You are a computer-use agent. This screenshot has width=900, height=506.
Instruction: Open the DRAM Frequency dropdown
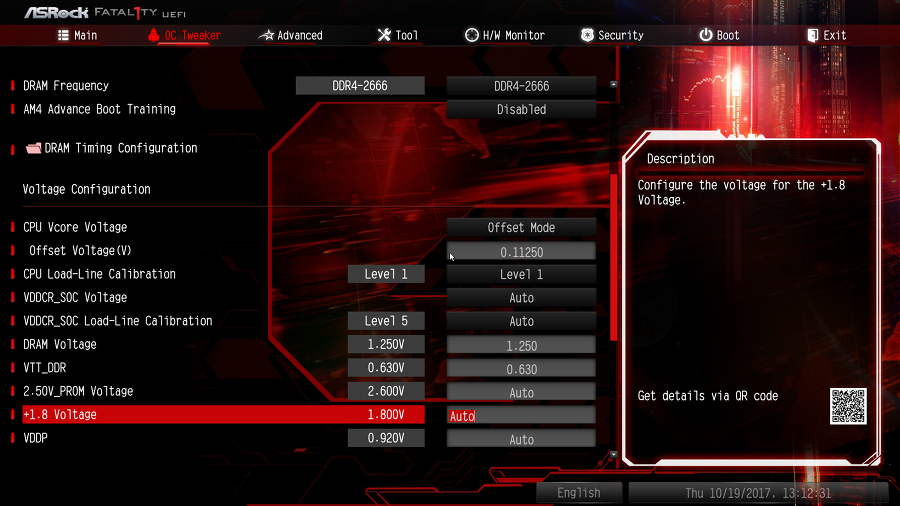click(521, 86)
